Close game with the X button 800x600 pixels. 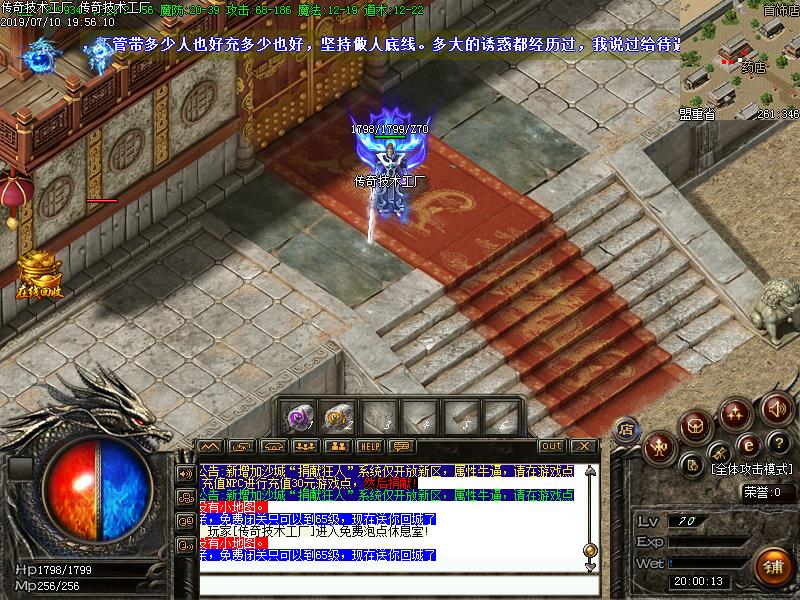[584, 446]
